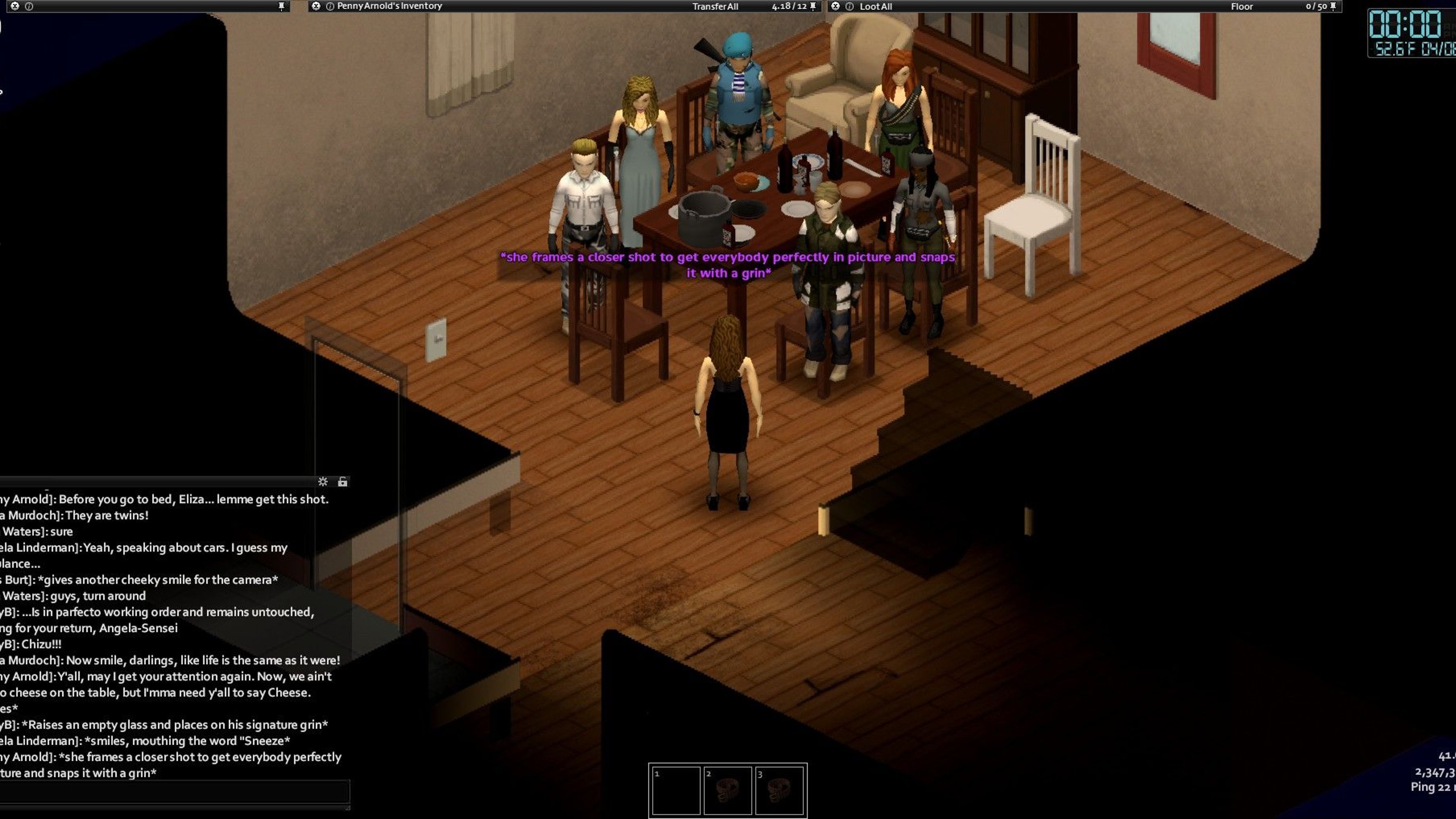This screenshot has height=819, width=1456.
Task: Toggle the pin on the leftmost panel
Action: click(x=282, y=6)
